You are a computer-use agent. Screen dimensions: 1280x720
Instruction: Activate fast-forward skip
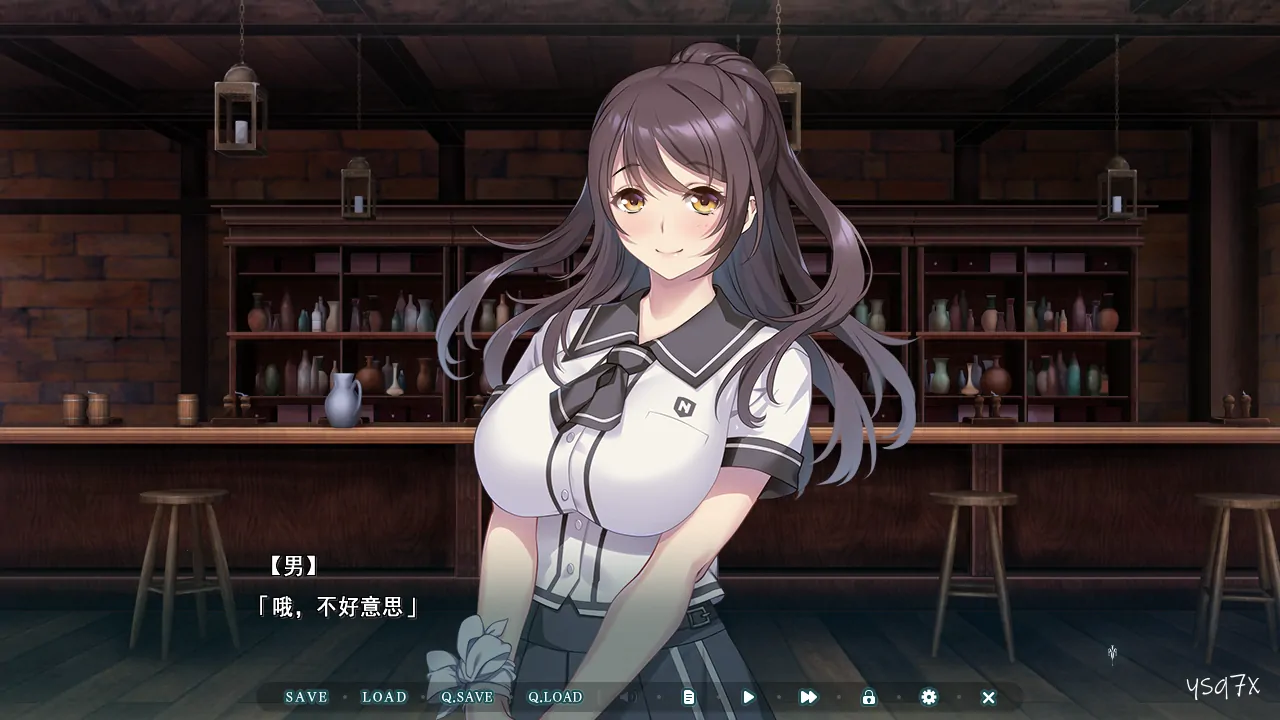pyautogui.click(x=808, y=697)
